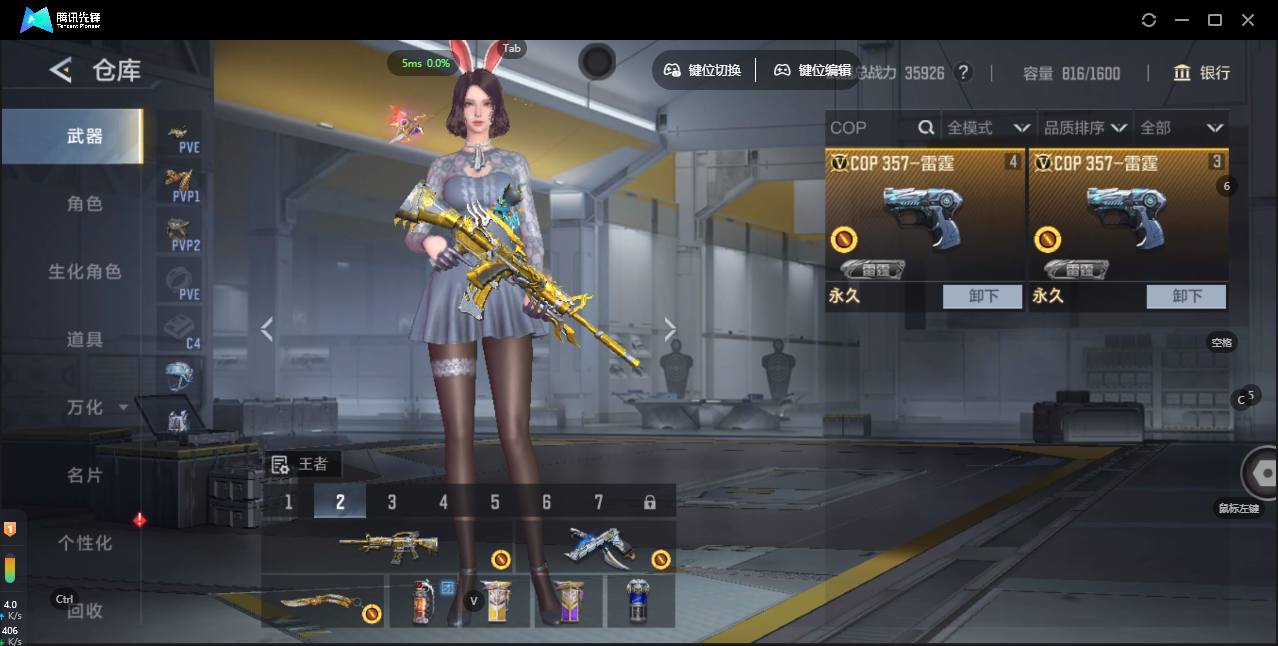
Task: Open the 品质排序 quality sort dropdown
Action: coord(1085,128)
